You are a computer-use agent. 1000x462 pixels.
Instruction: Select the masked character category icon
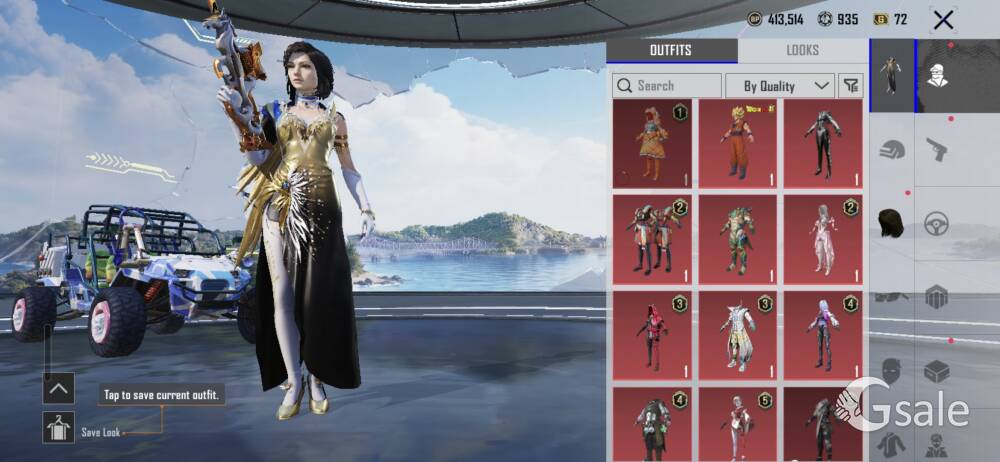[937, 76]
